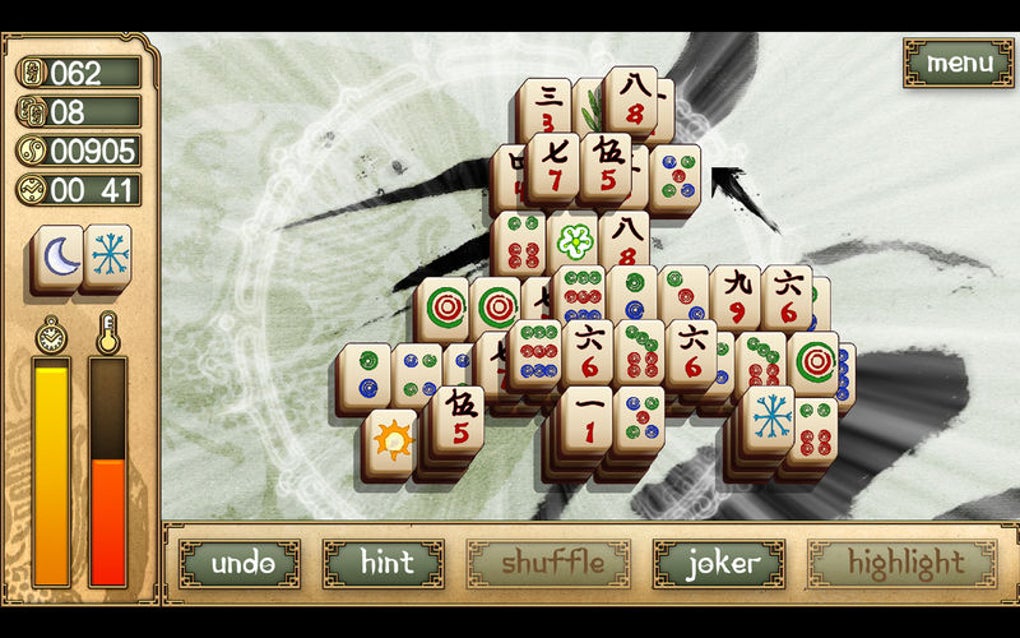
Task: Use the joker button
Action: 719,564
